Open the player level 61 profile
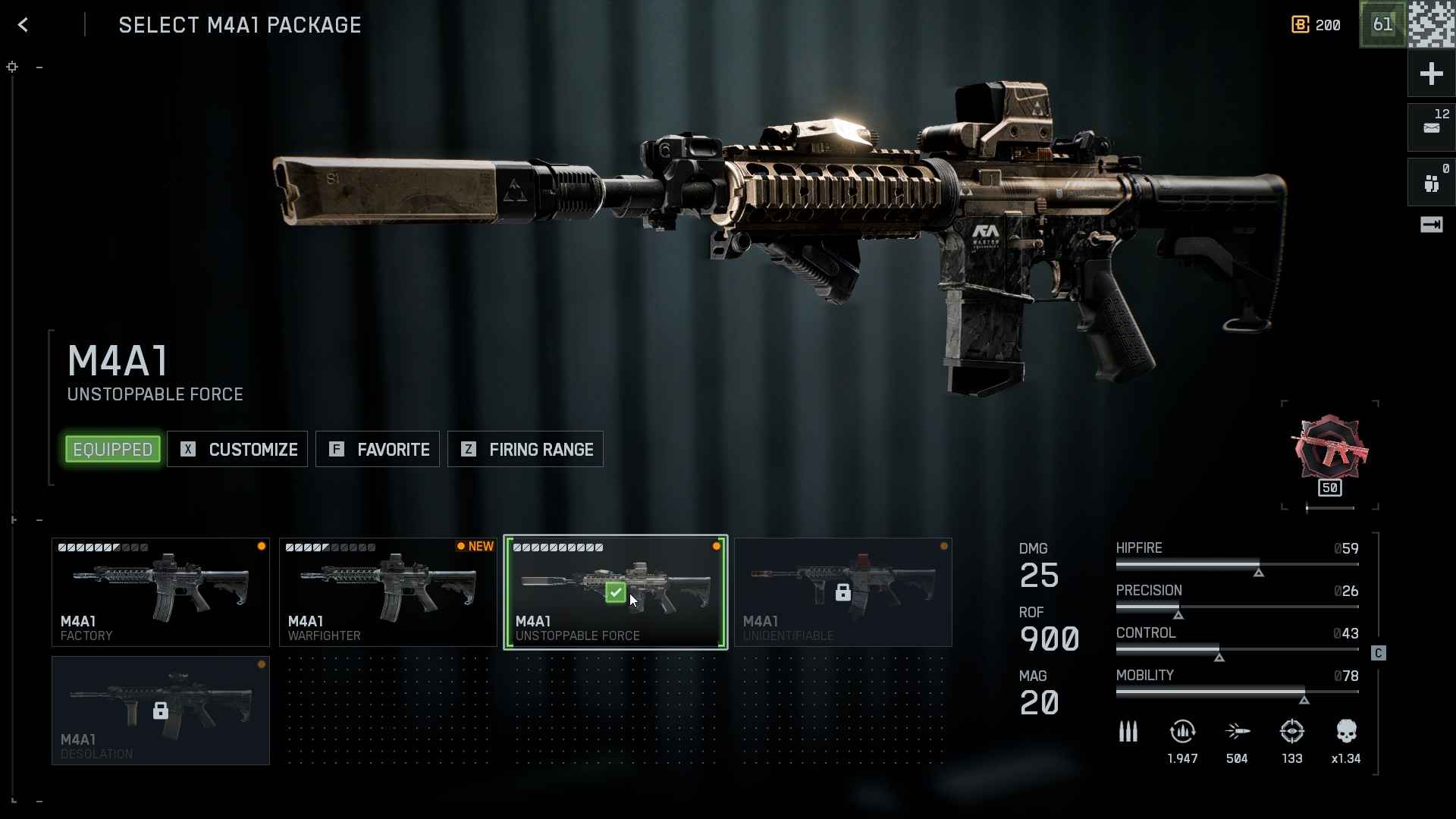The height and width of the screenshot is (819, 1456). tap(1382, 24)
